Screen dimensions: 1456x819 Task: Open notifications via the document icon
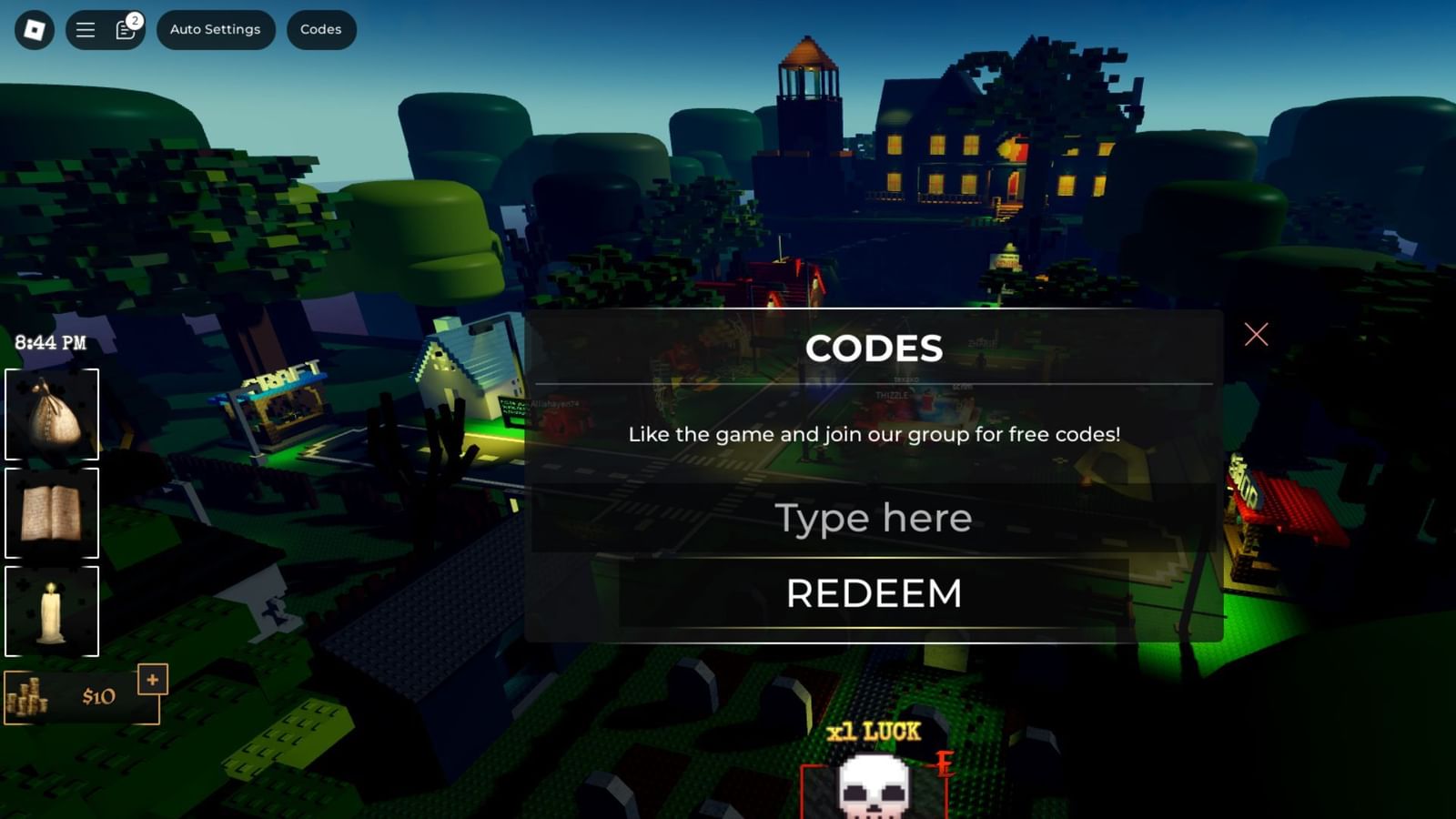(123, 30)
